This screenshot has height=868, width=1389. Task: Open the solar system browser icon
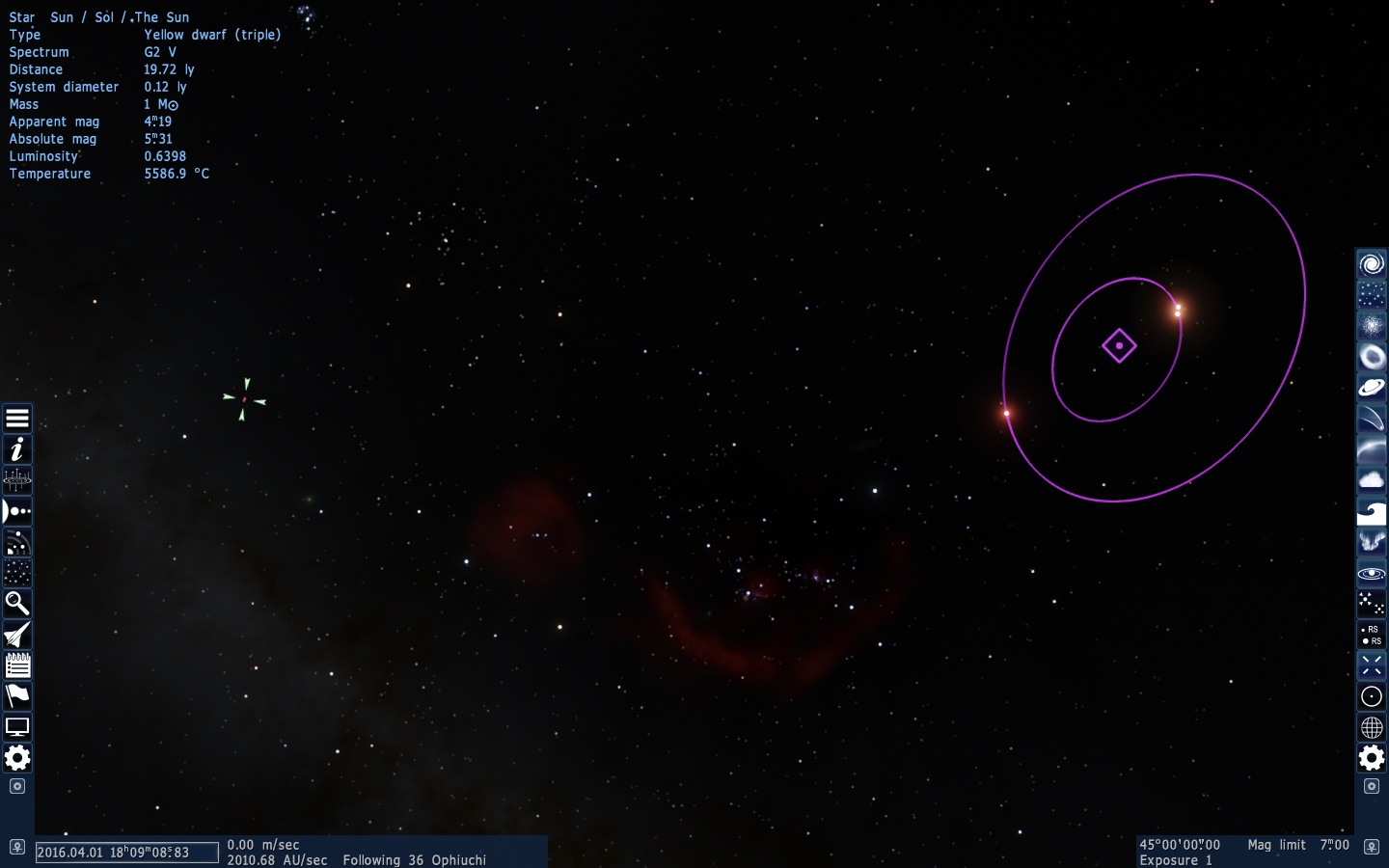coord(17,511)
